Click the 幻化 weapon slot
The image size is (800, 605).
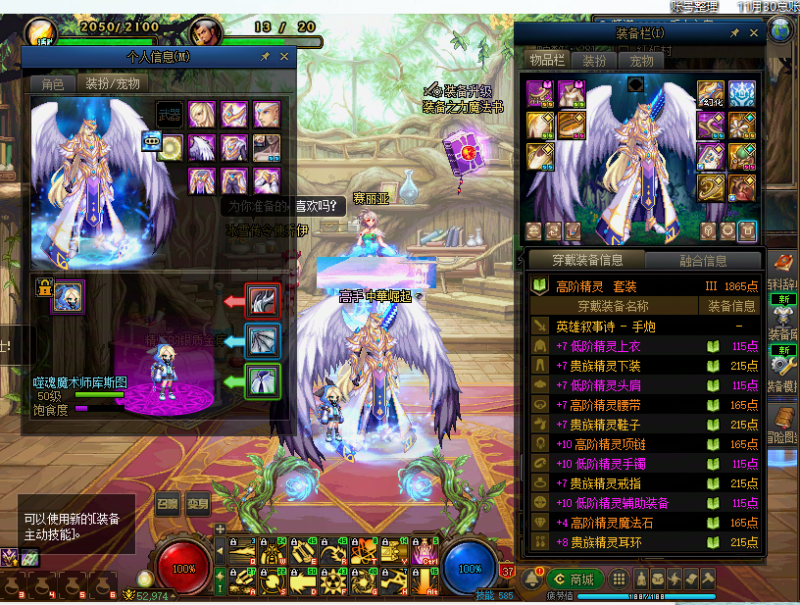711,95
